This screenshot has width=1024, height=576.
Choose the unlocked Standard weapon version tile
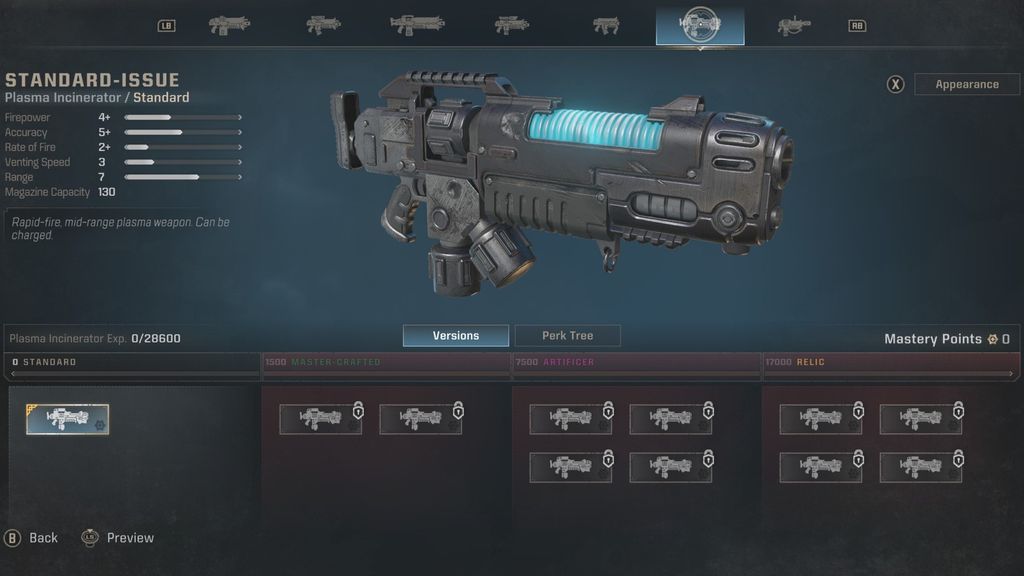click(x=68, y=419)
